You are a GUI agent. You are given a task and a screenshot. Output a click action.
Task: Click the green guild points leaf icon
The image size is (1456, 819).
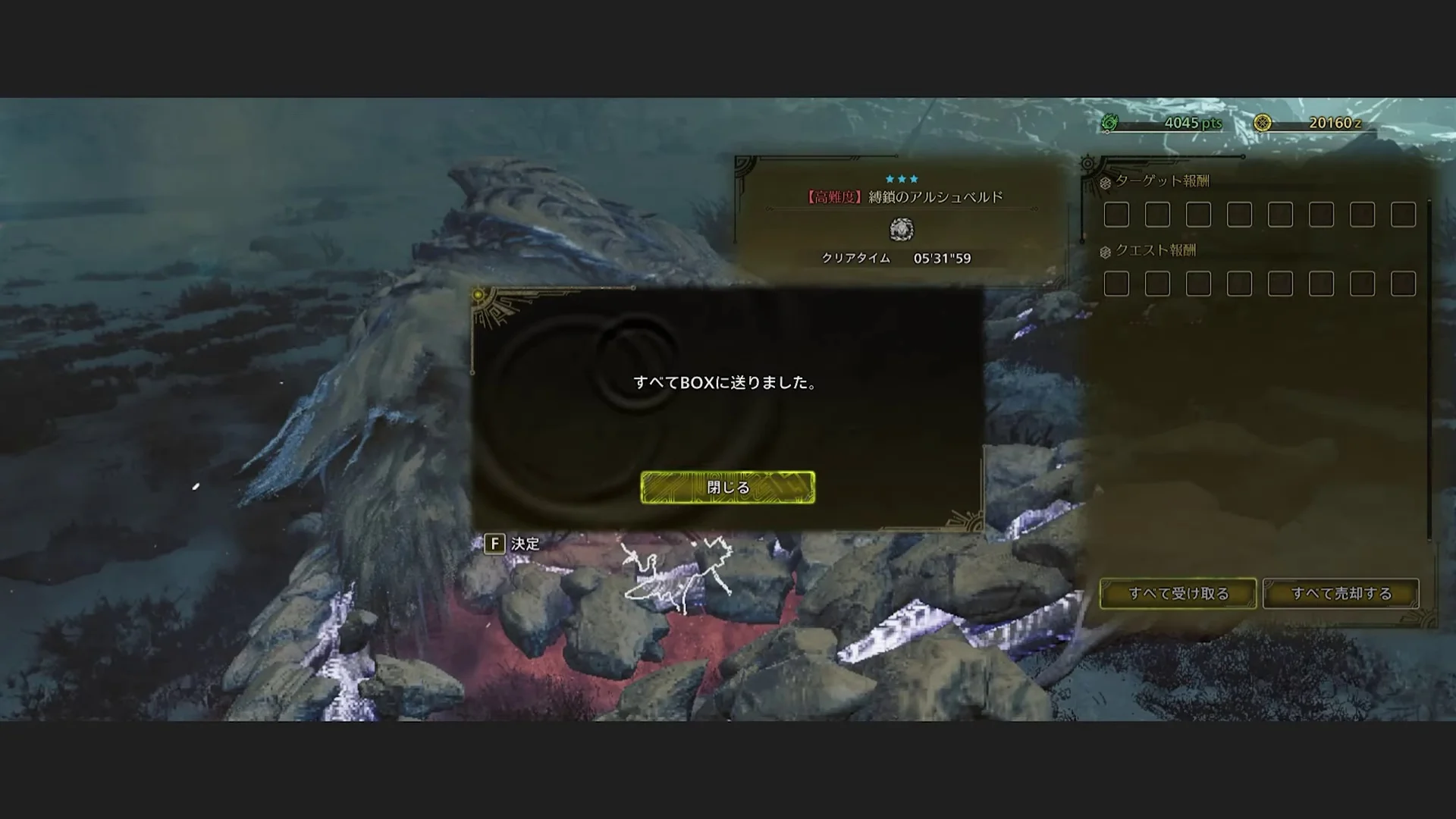tap(1110, 122)
